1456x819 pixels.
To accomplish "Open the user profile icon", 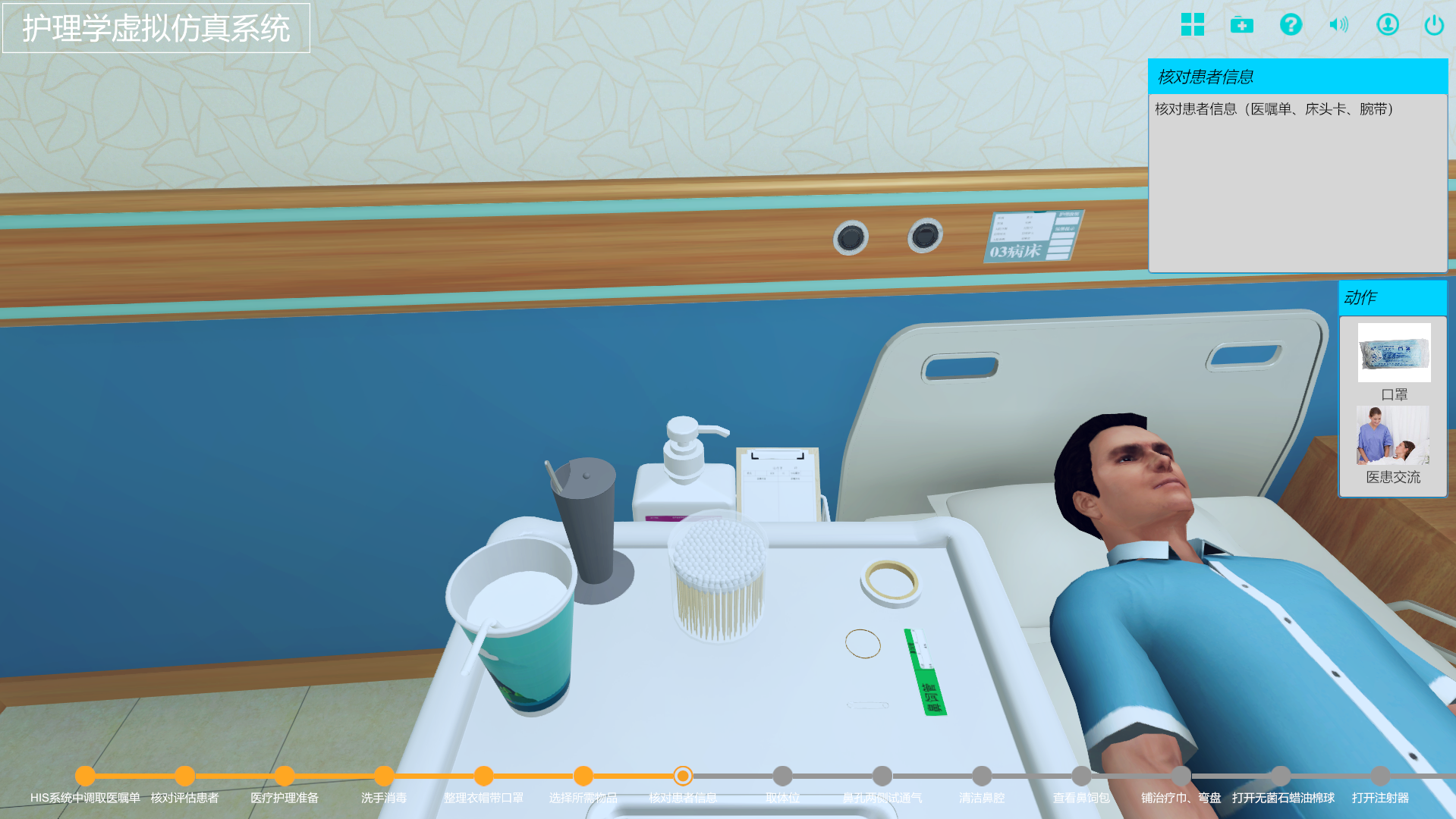I will click(x=1387, y=25).
